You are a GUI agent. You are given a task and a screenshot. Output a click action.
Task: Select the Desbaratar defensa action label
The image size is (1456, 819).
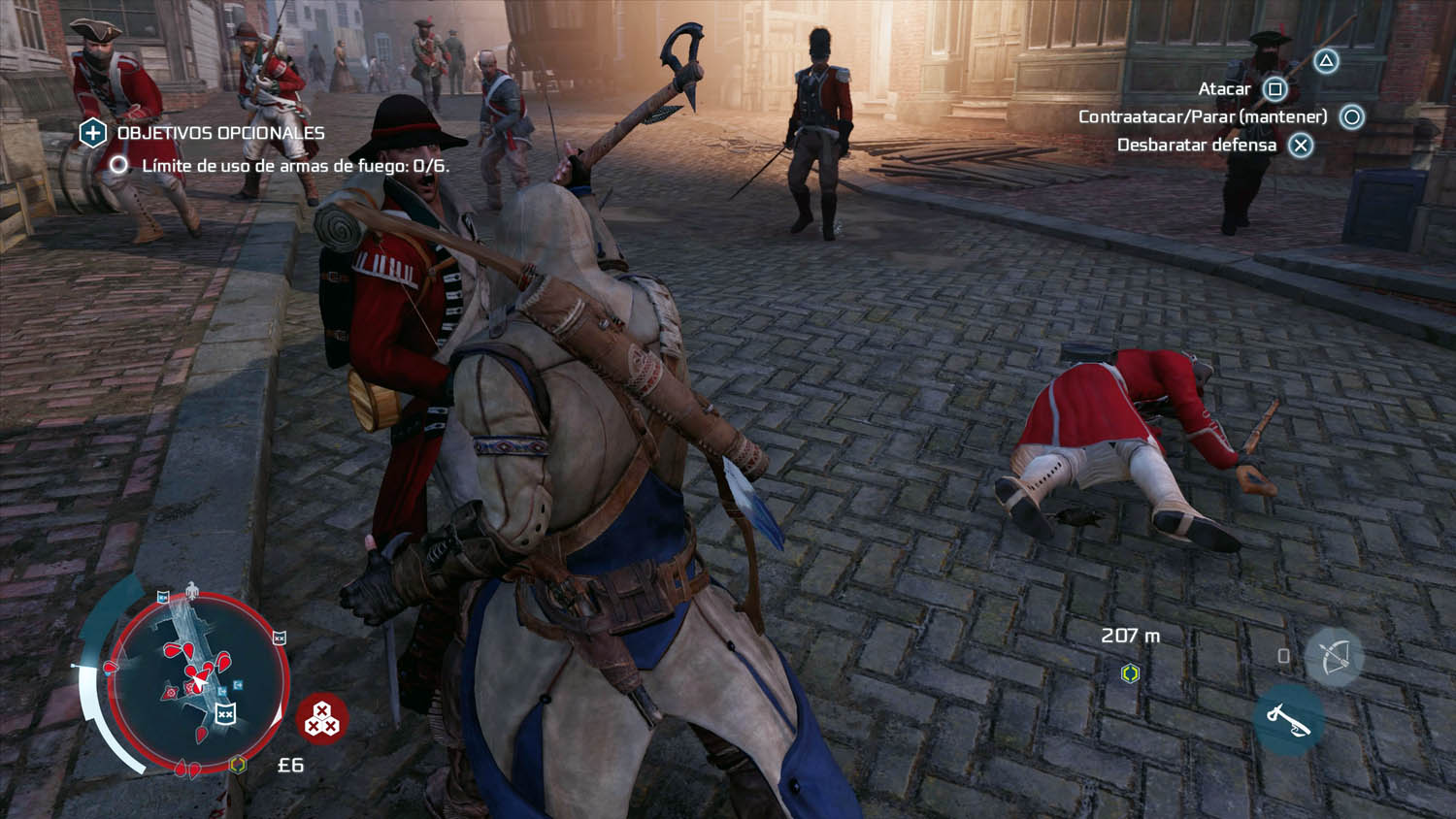[x=1197, y=146]
